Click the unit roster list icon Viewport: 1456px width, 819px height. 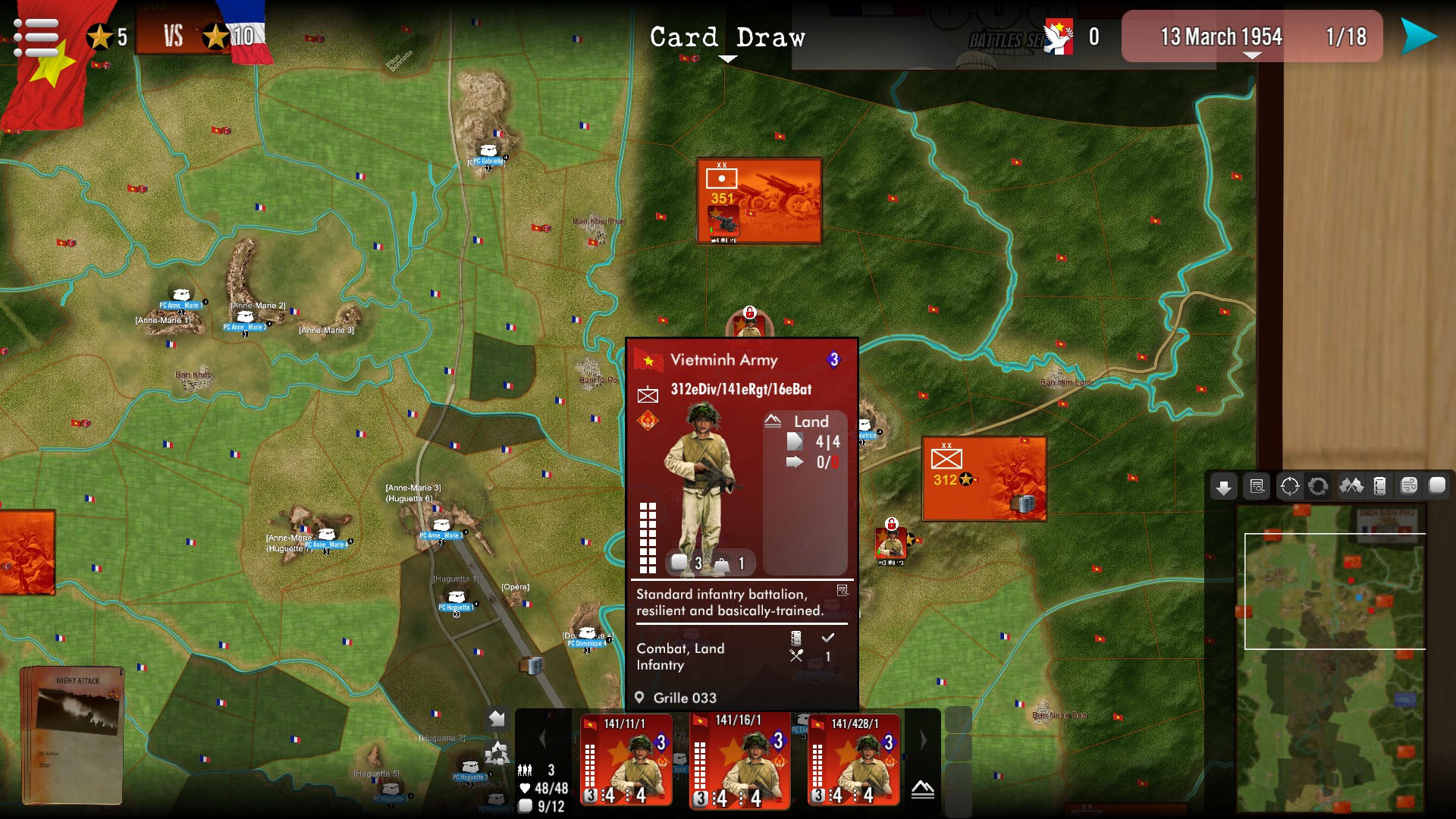tap(1379, 487)
